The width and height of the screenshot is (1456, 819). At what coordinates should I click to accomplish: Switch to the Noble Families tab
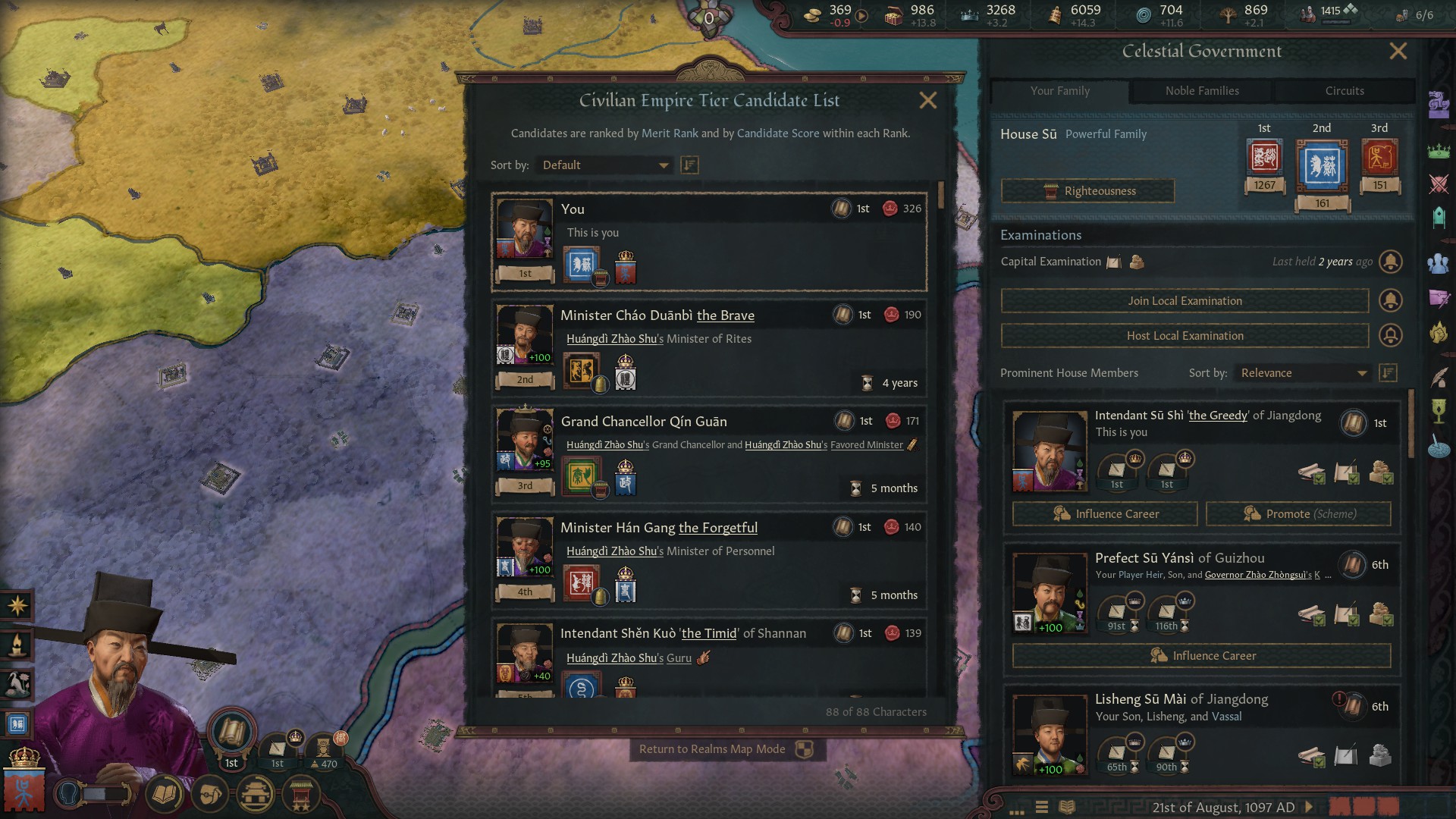click(1202, 91)
